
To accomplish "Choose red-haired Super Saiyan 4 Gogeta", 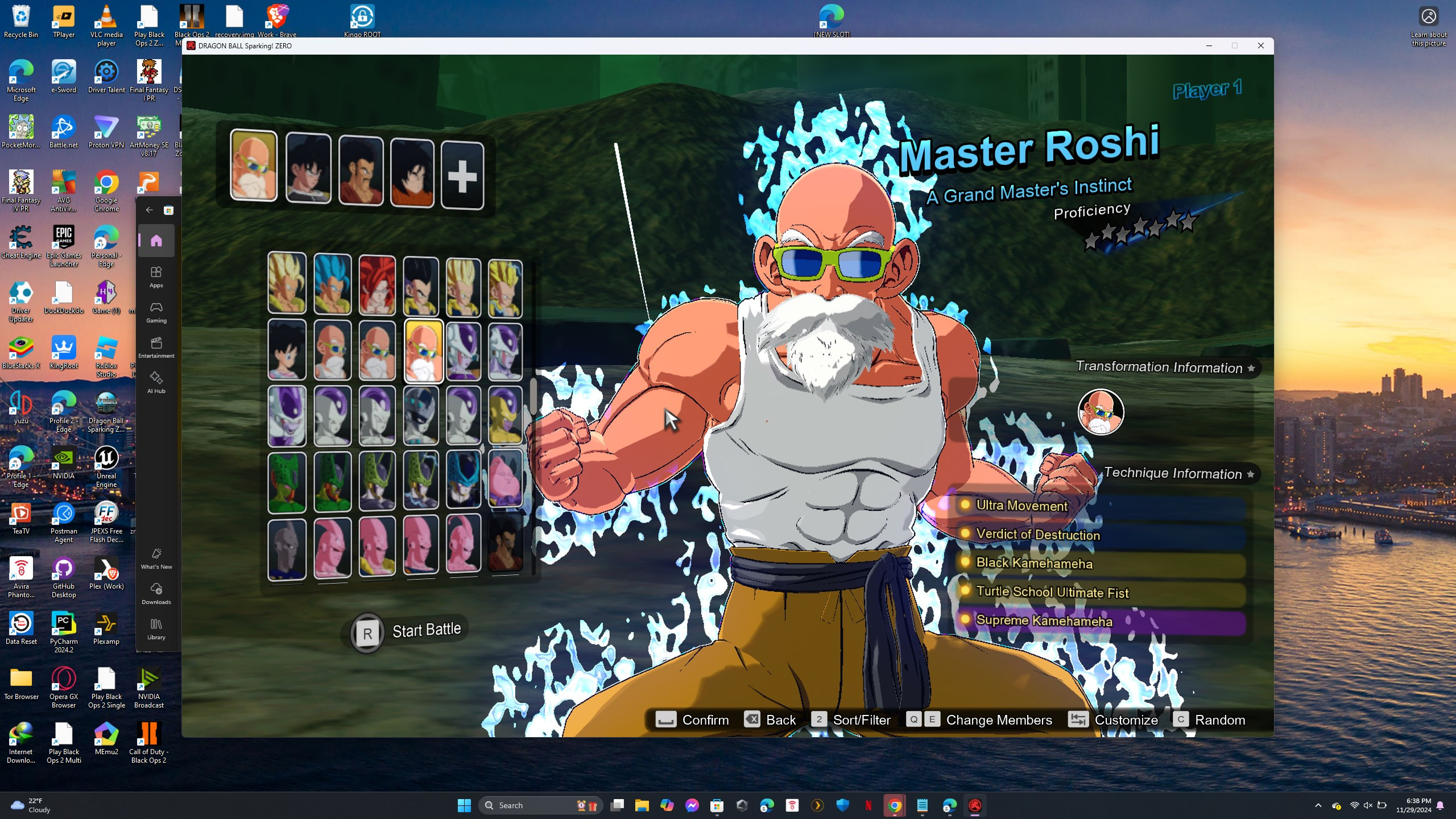I will (377, 284).
